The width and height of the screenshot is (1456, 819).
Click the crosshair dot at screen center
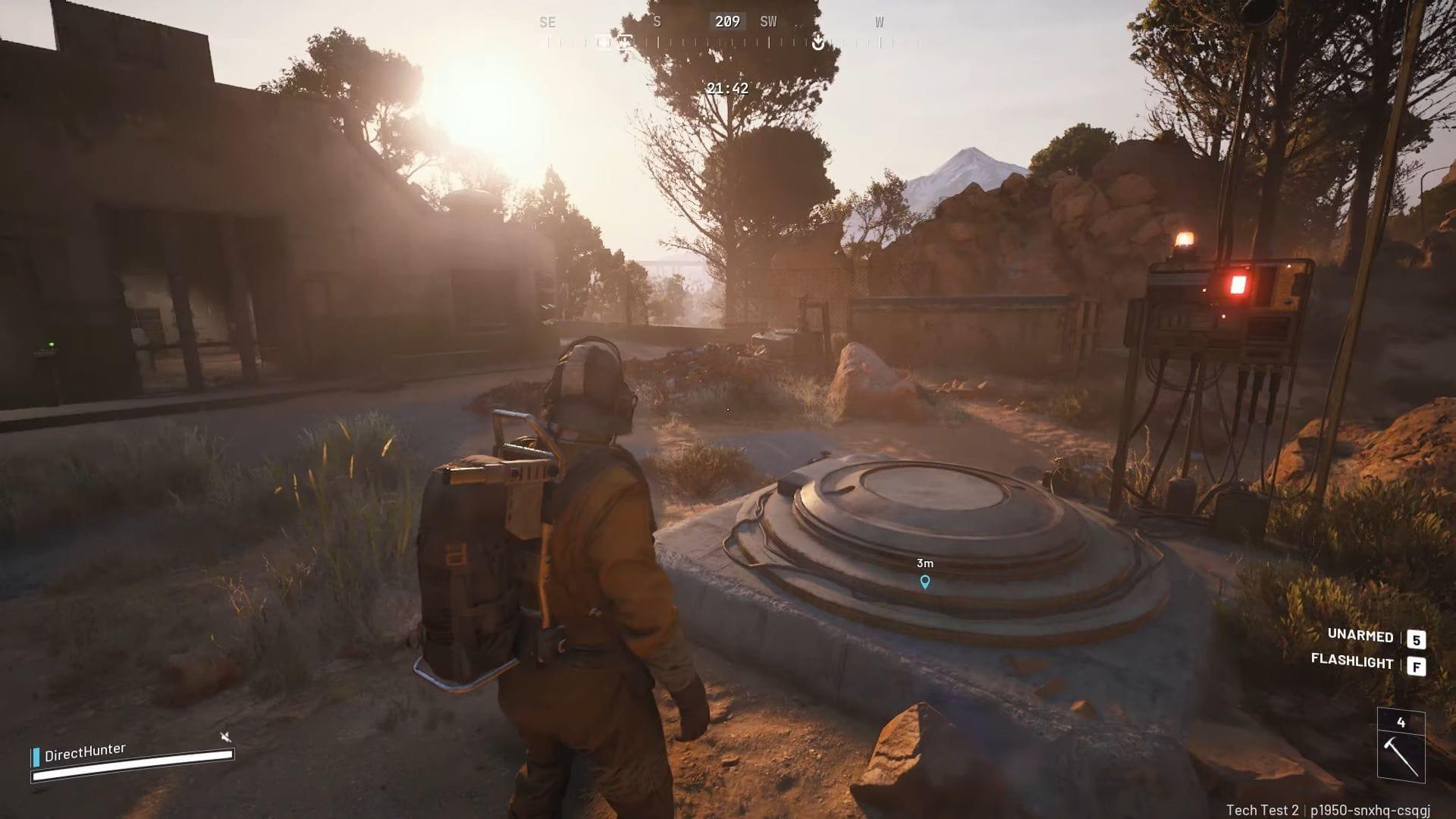[x=728, y=409]
